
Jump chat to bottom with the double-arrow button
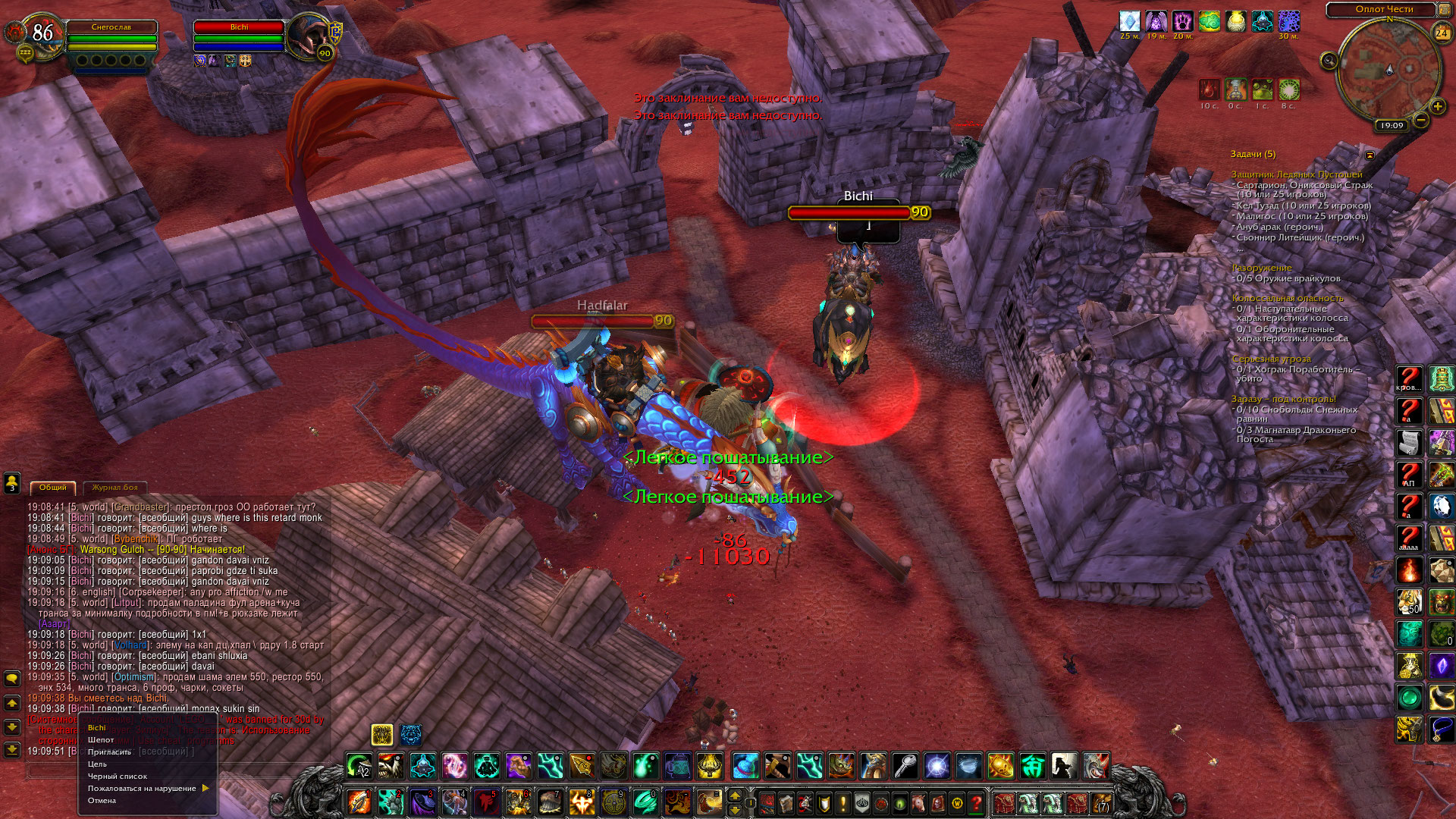coord(12,749)
